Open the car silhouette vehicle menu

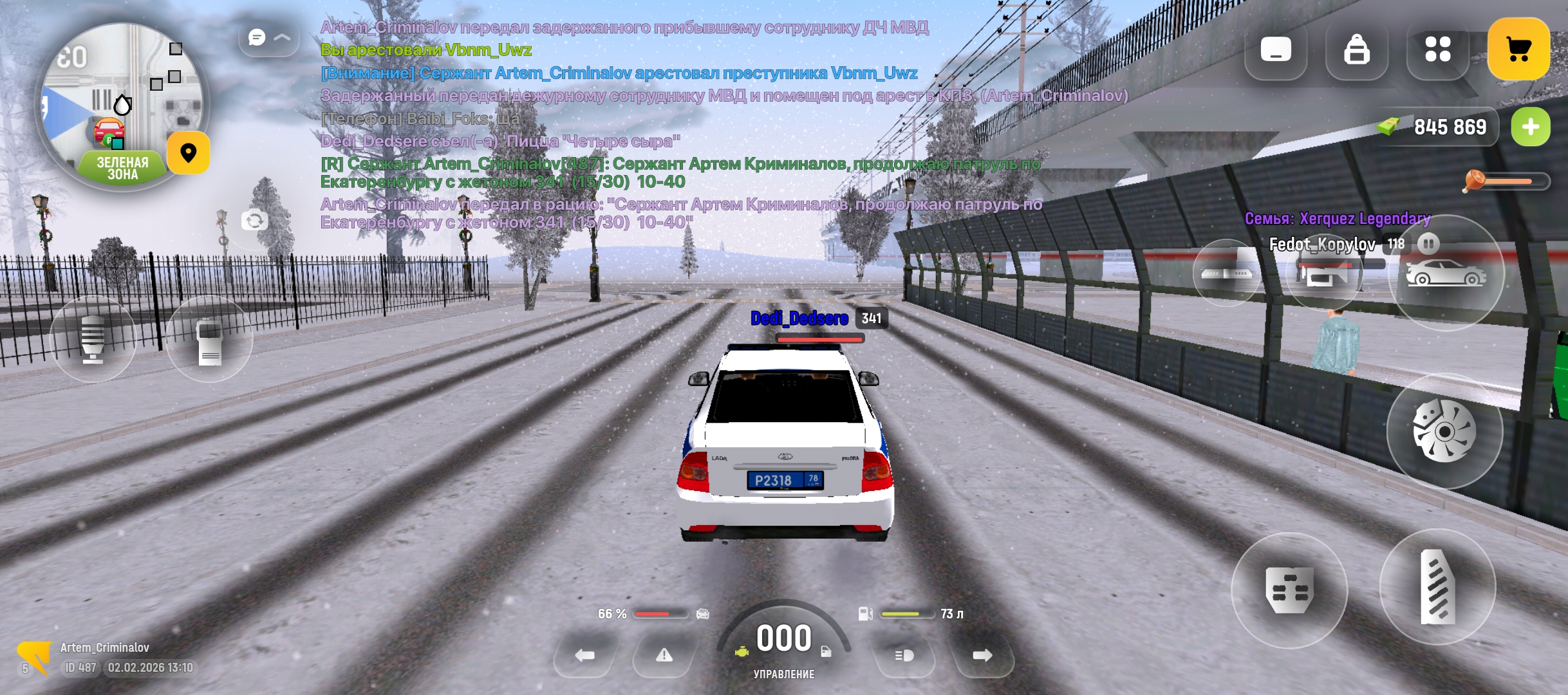[x=1446, y=273]
